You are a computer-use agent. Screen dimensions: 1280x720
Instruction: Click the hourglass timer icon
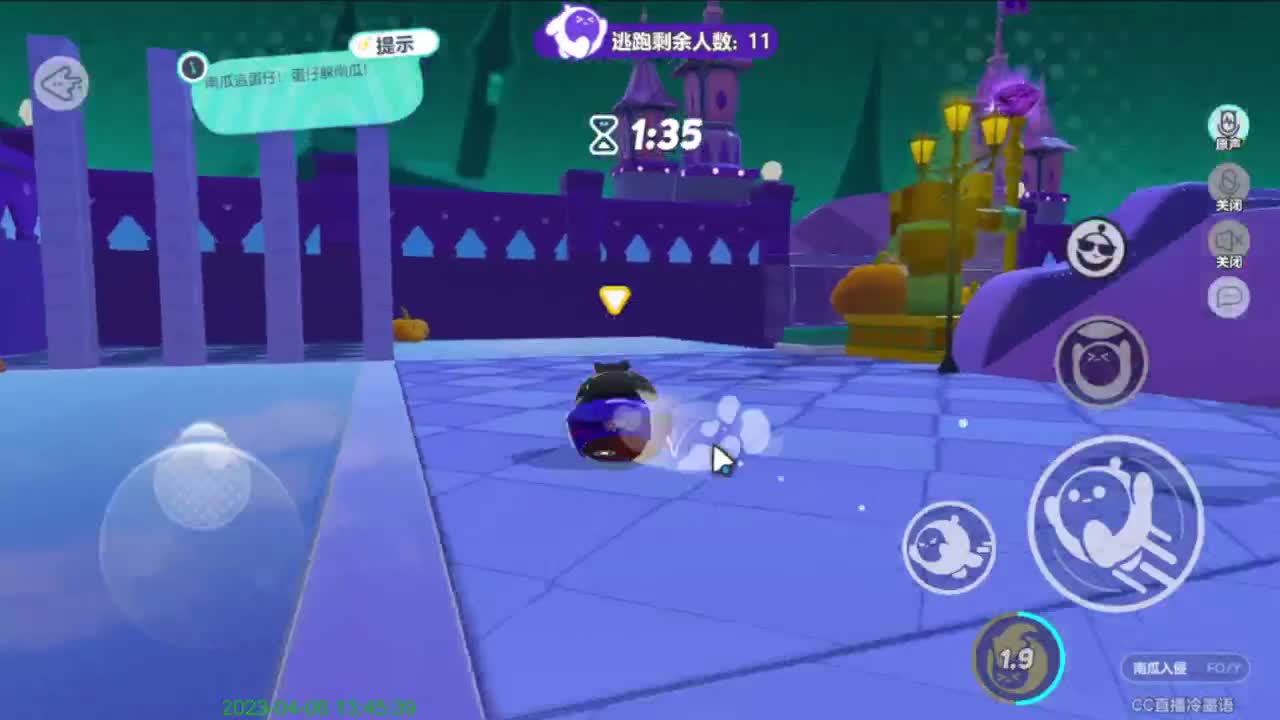coord(603,134)
